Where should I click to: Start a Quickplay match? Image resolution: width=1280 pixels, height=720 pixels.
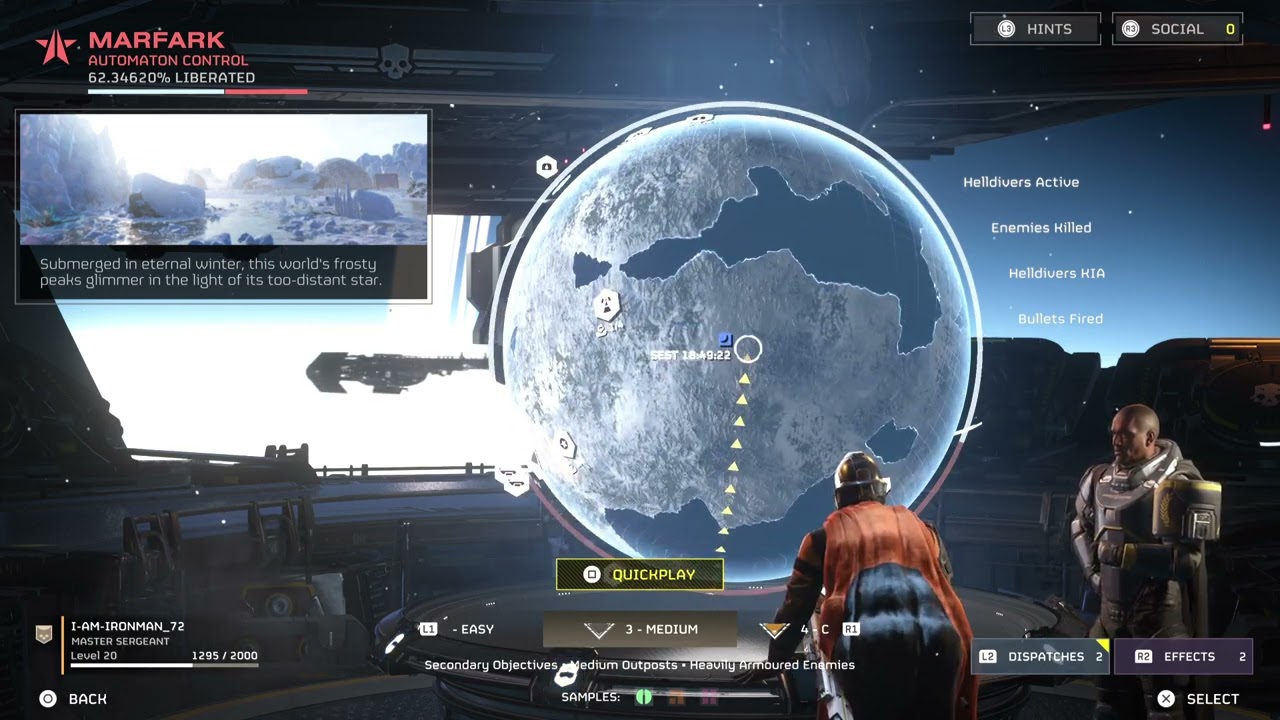coord(640,575)
